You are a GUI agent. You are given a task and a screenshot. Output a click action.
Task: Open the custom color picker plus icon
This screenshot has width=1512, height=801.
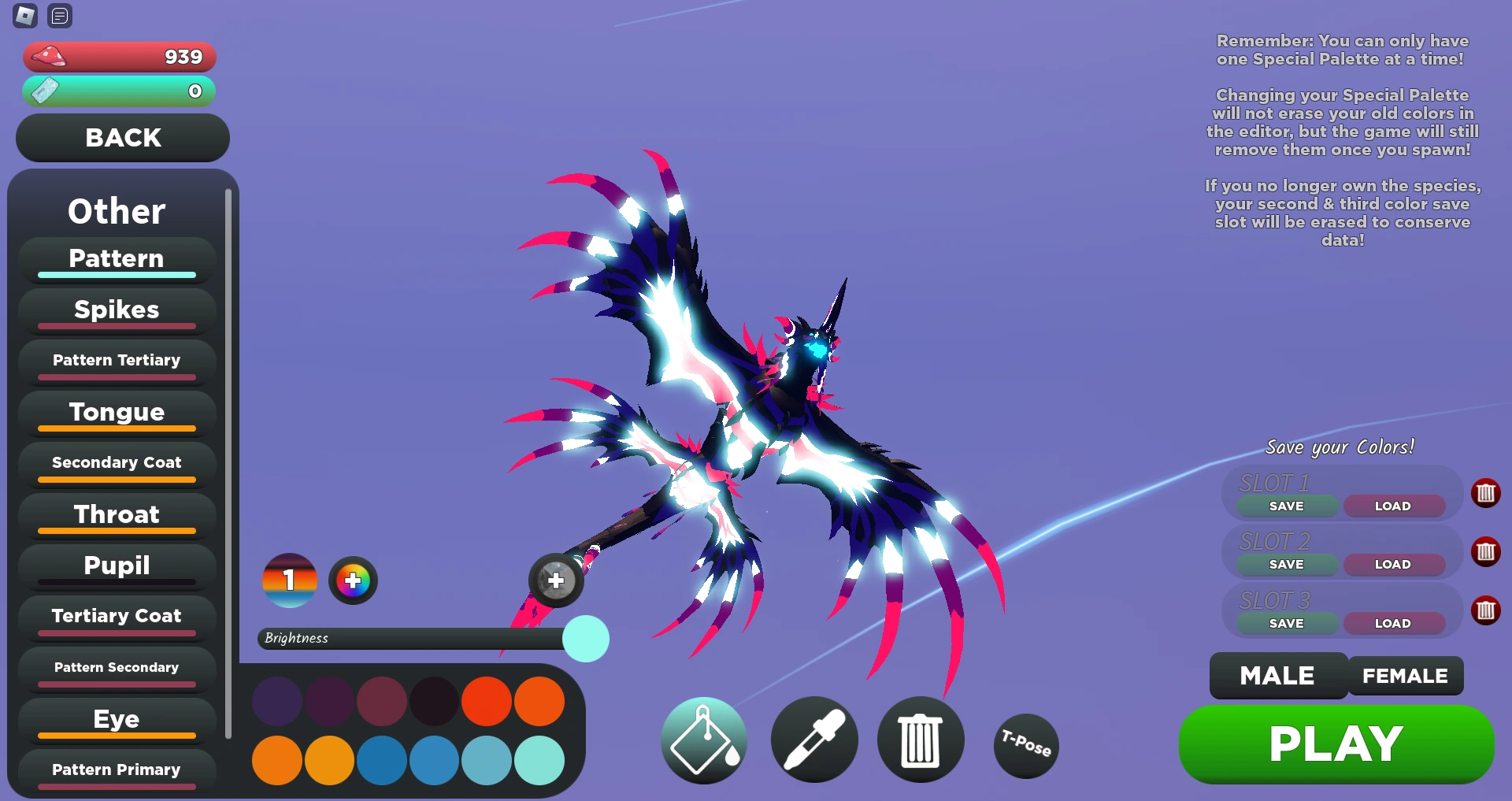coord(353,580)
